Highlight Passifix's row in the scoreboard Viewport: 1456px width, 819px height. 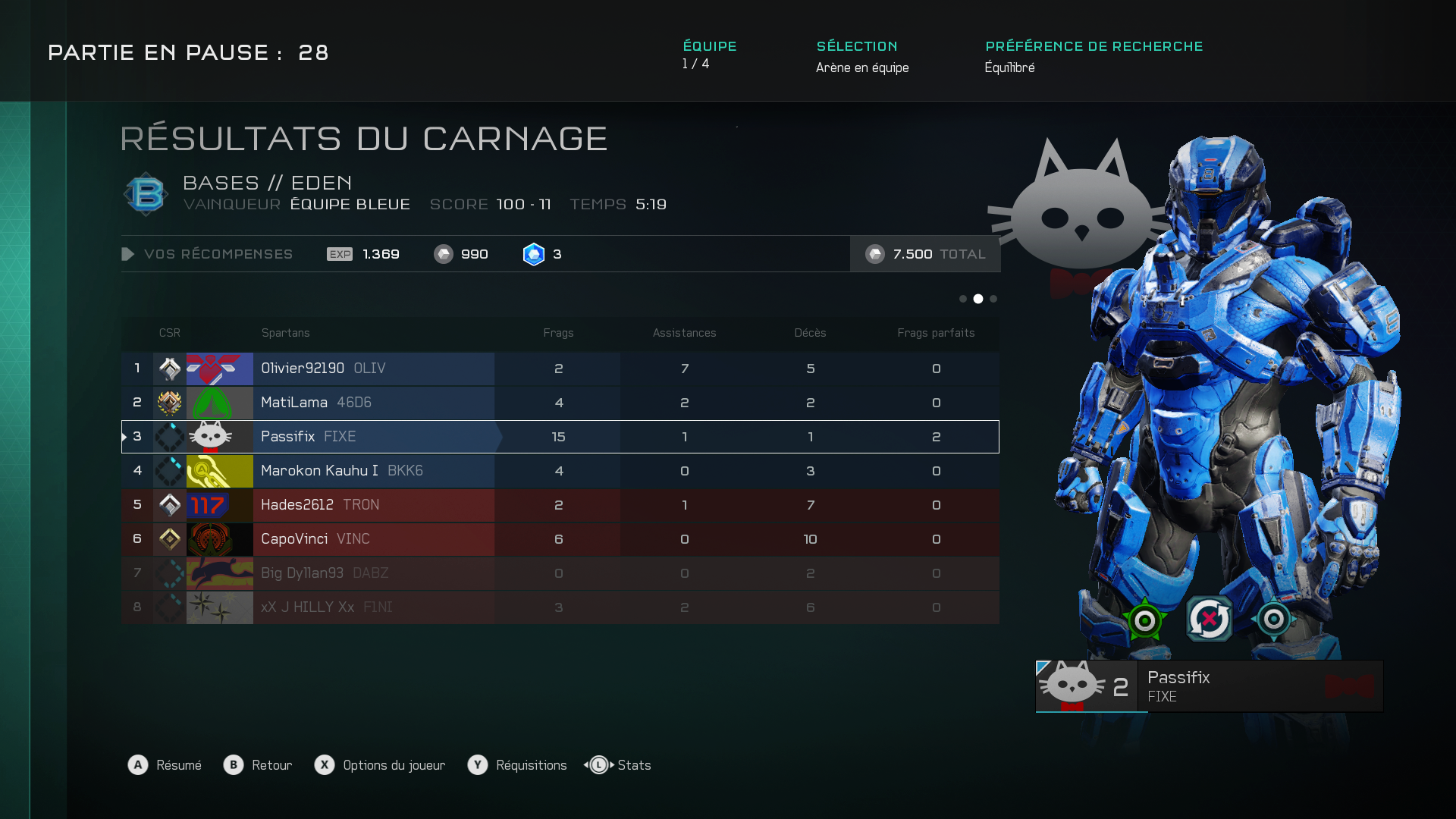[x=560, y=437]
